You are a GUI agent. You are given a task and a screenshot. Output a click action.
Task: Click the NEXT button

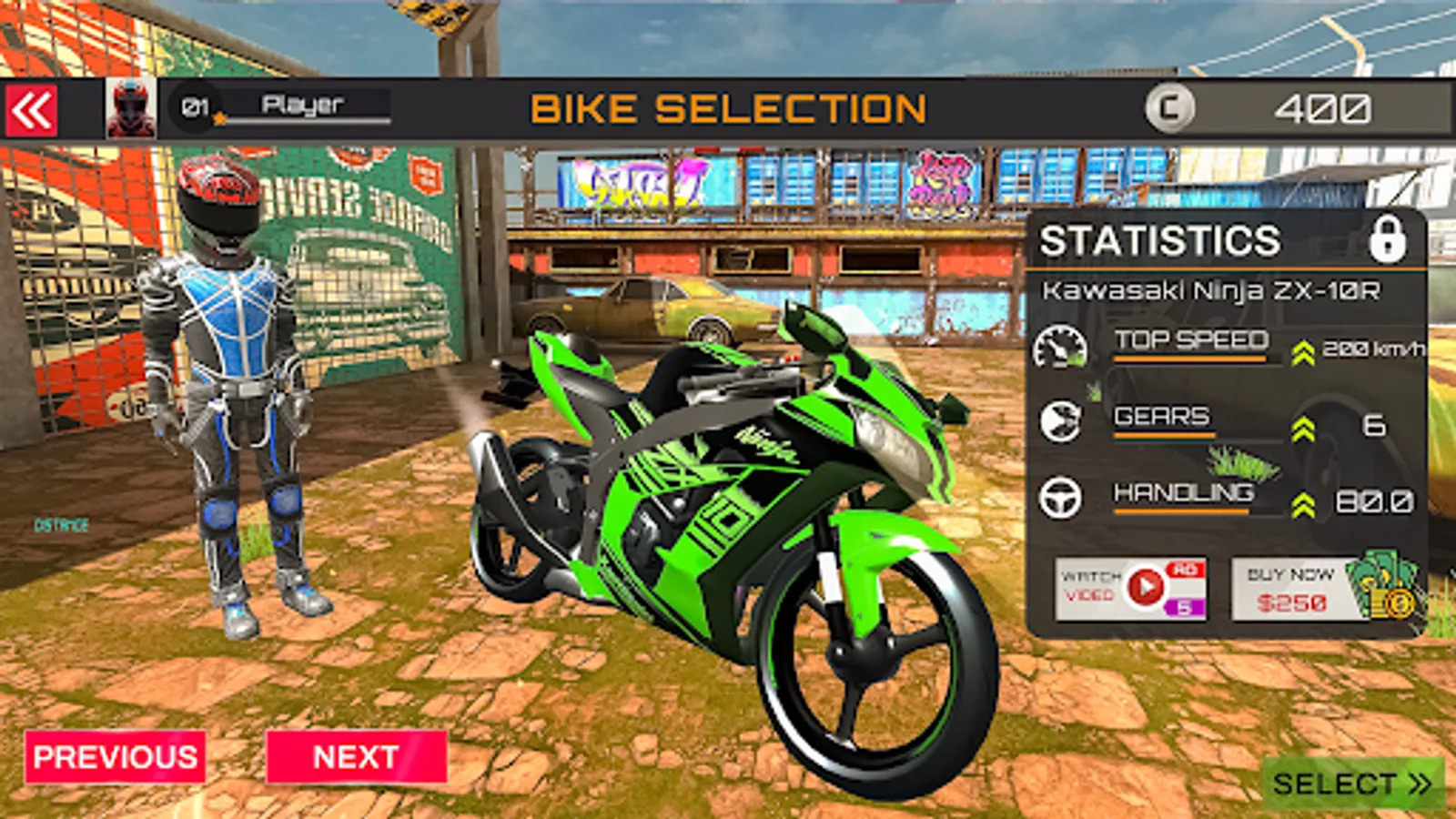point(356,756)
